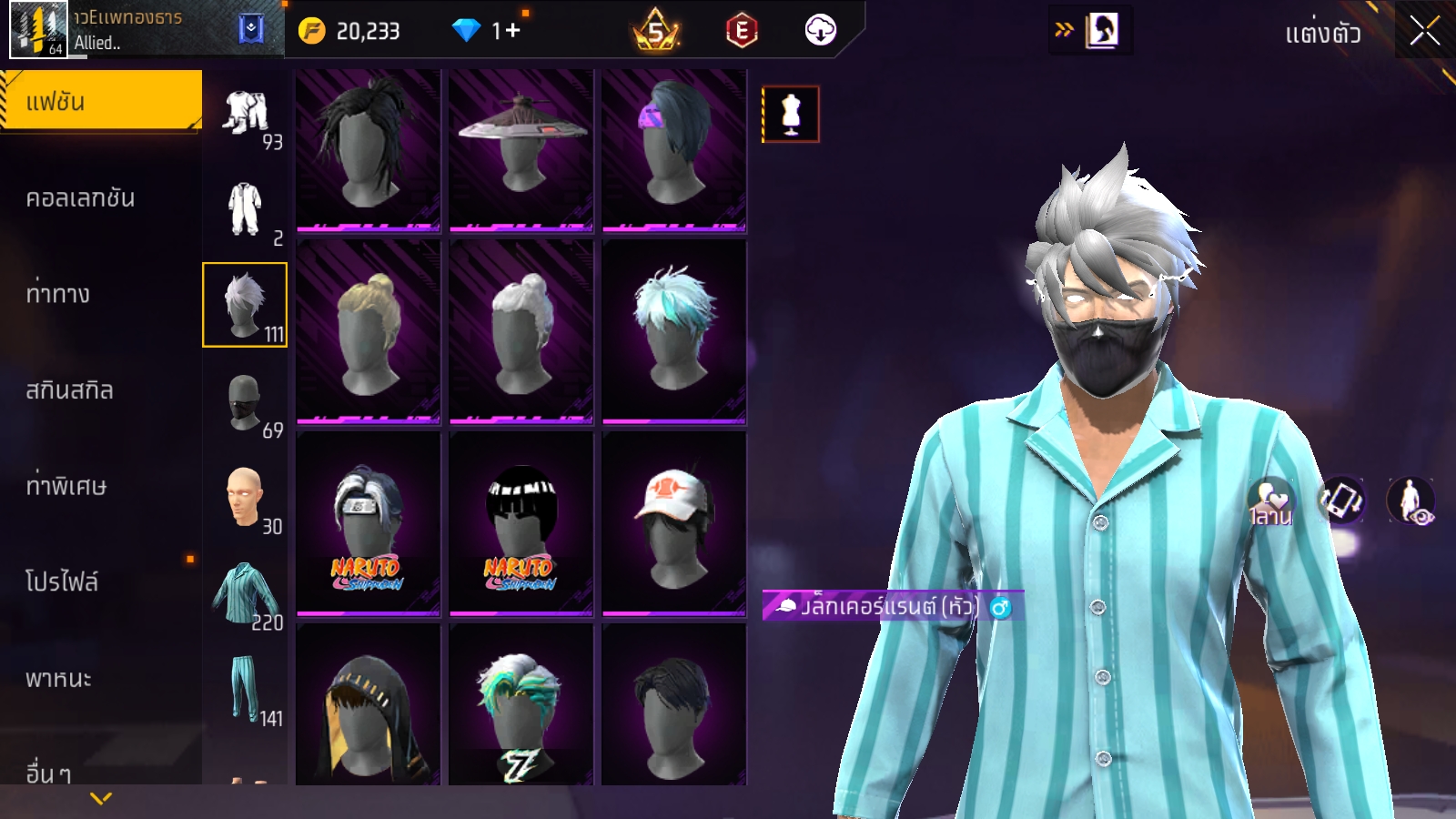Open the พาหนะ vehicles tab
Viewport: 1456px width, 819px height.
point(58,679)
